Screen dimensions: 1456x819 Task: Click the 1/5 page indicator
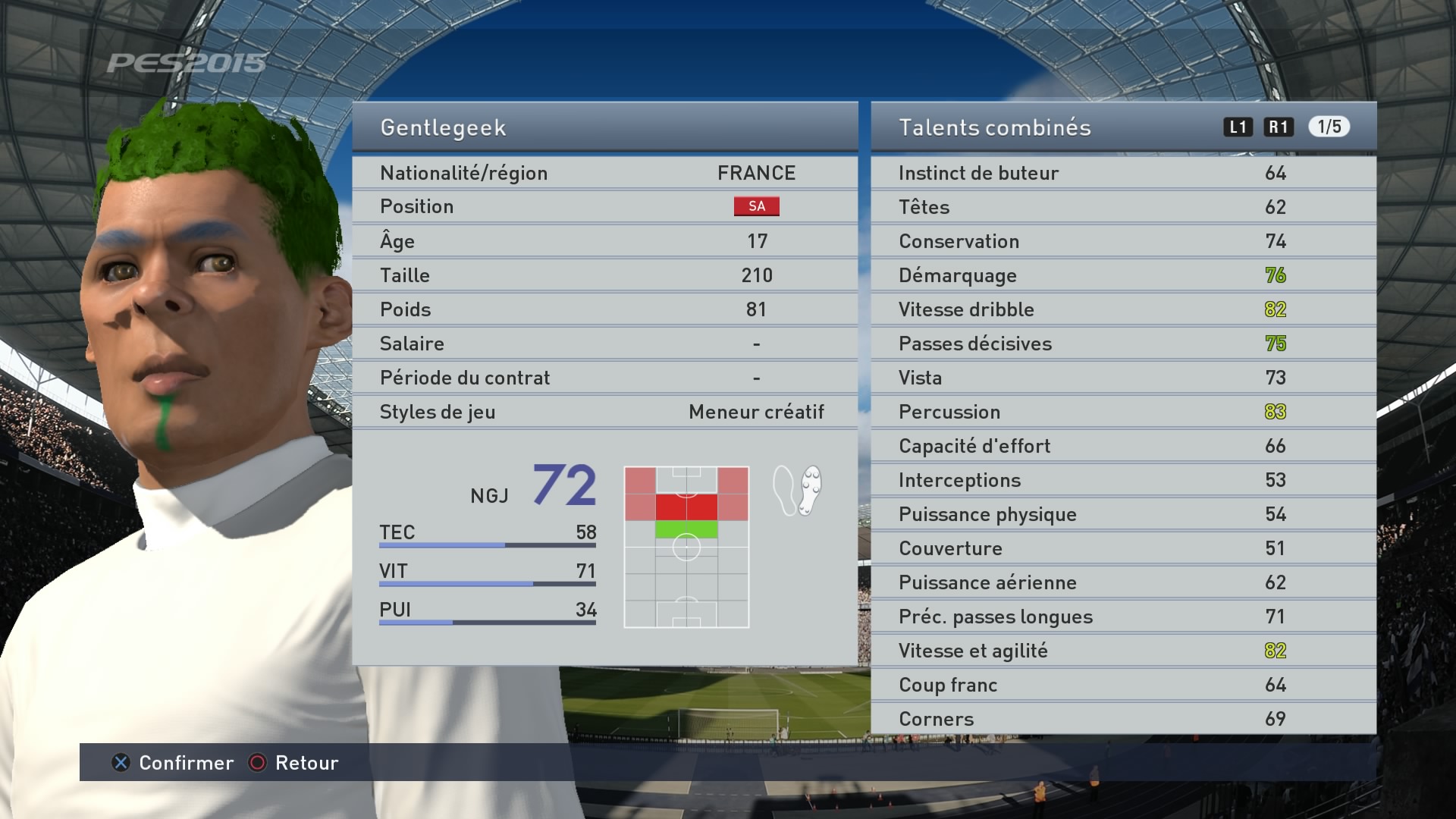(1329, 127)
